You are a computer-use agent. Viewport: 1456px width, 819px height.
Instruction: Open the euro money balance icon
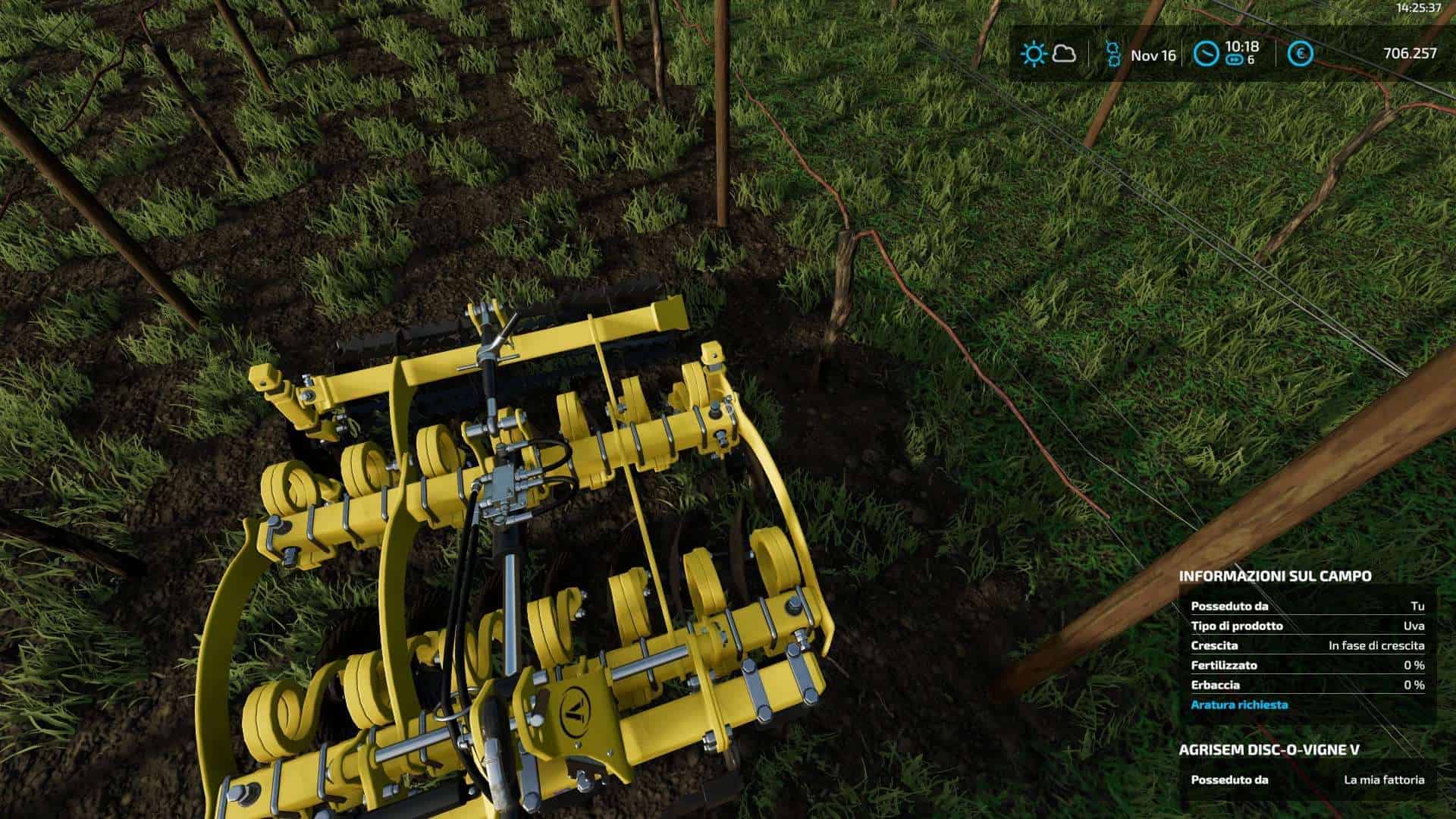1301,54
